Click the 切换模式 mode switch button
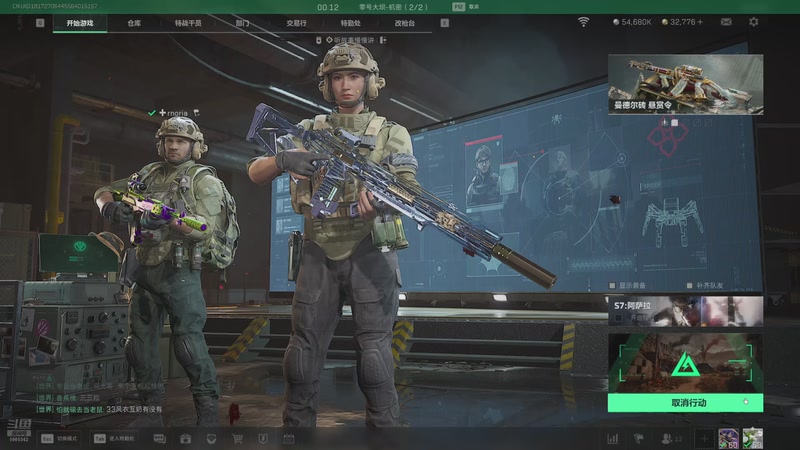This screenshot has width=800, height=450. 61,438
